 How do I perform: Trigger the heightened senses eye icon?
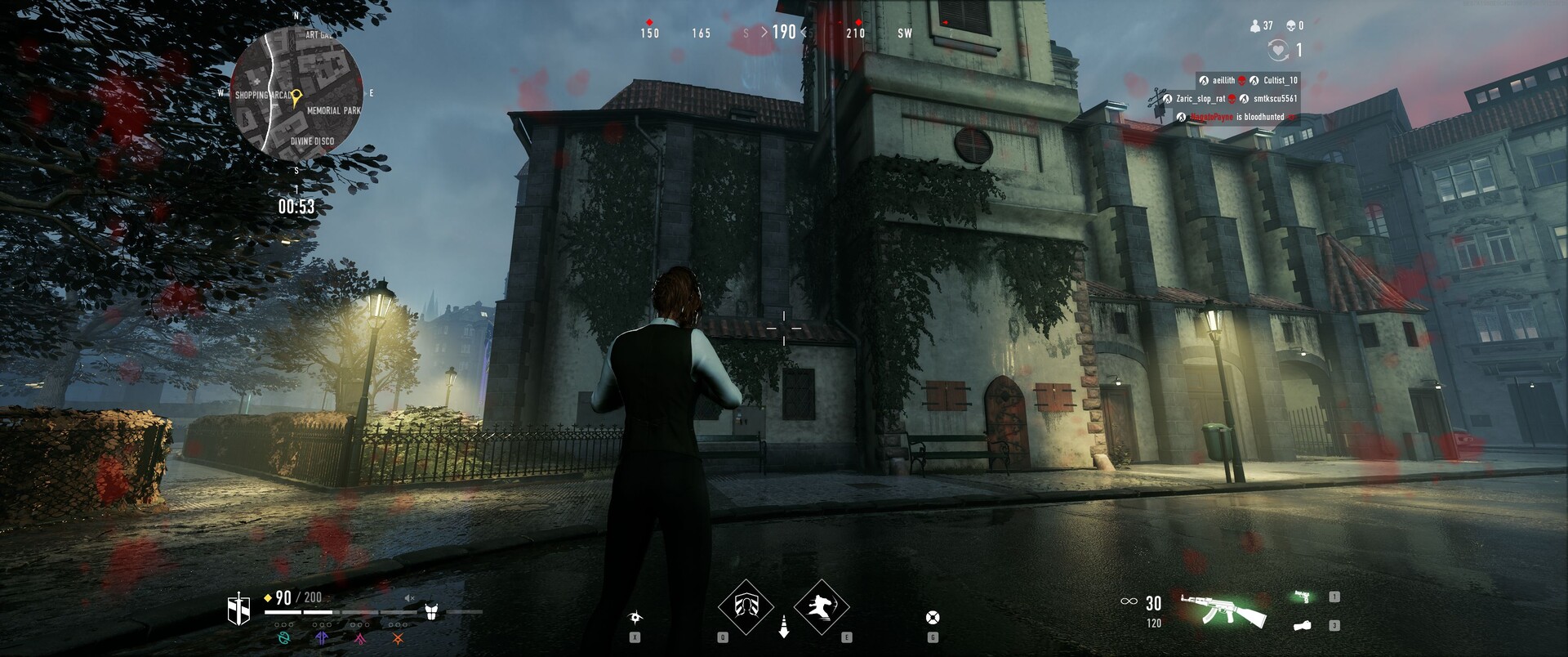635,617
